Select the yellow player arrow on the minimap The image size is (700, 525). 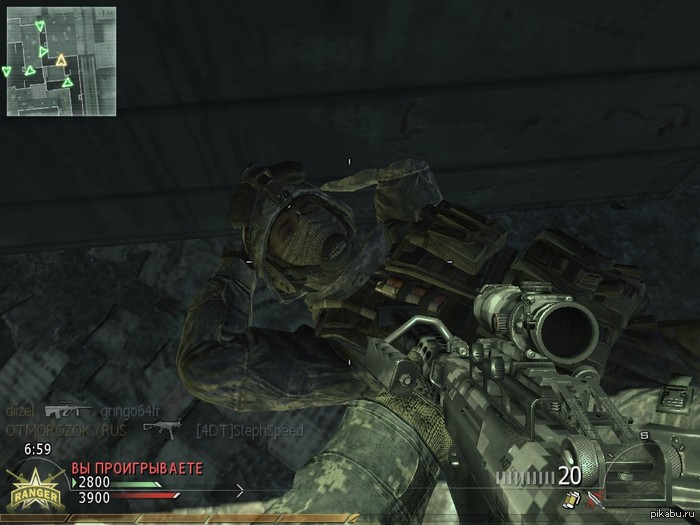coord(61,61)
